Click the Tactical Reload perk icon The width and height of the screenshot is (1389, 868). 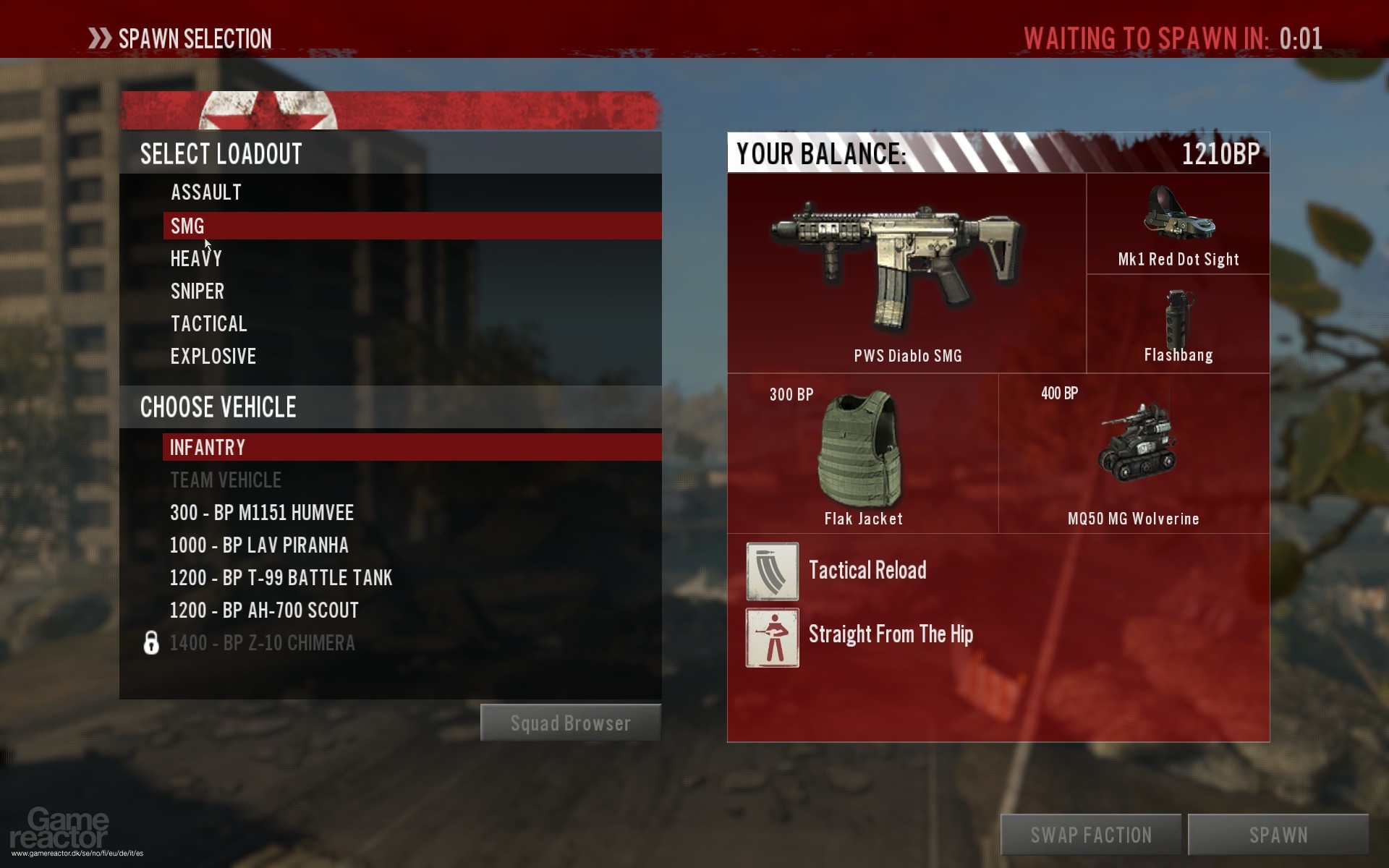tap(771, 571)
